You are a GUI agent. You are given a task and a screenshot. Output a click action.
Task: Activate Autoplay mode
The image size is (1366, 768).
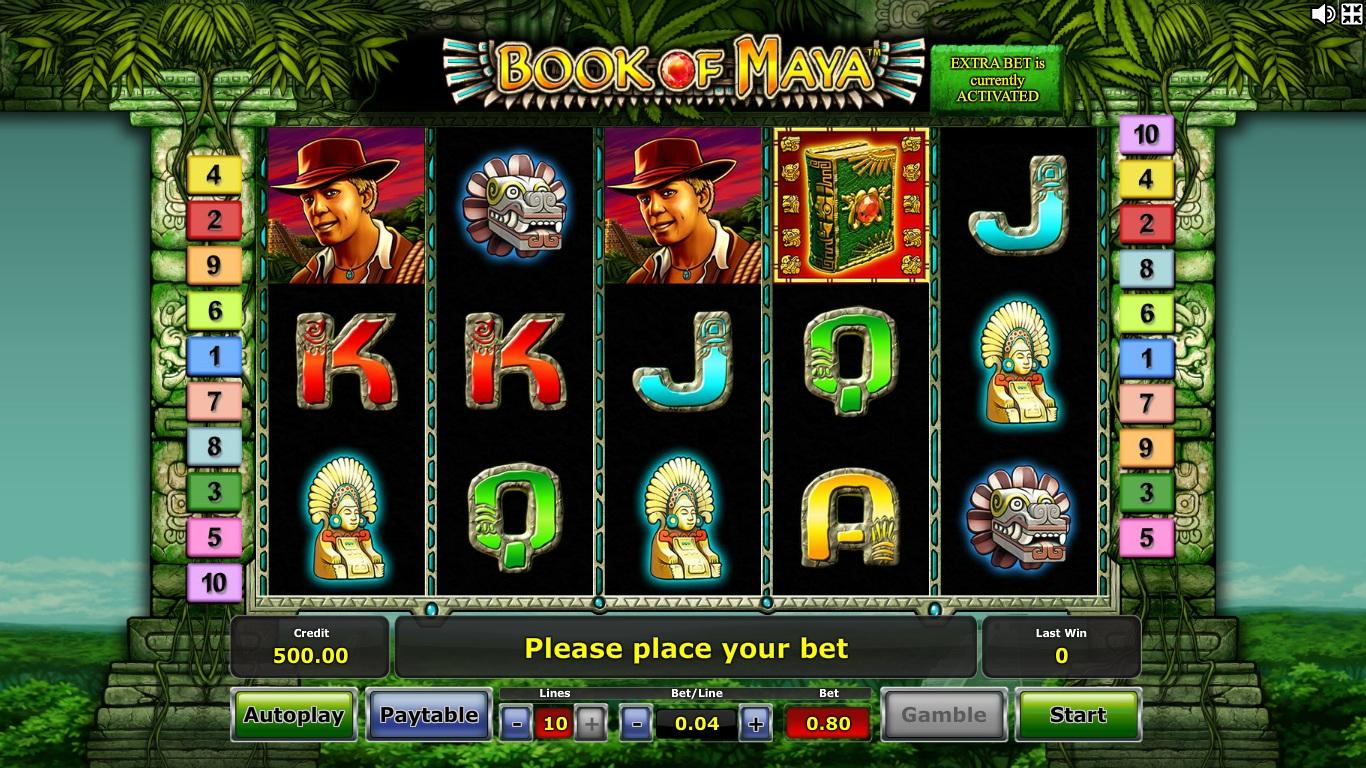point(294,715)
